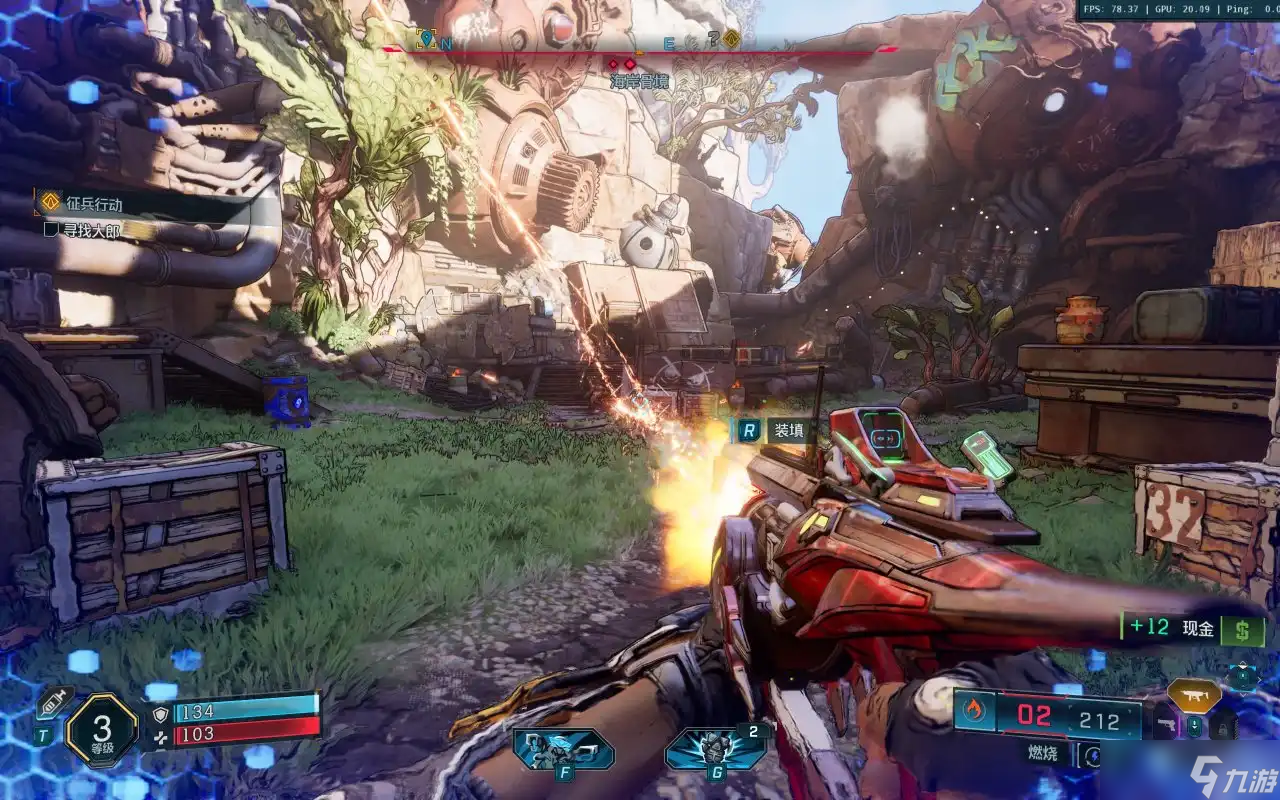Open the 征兵行动 quest tracker

pyautogui.click(x=95, y=204)
